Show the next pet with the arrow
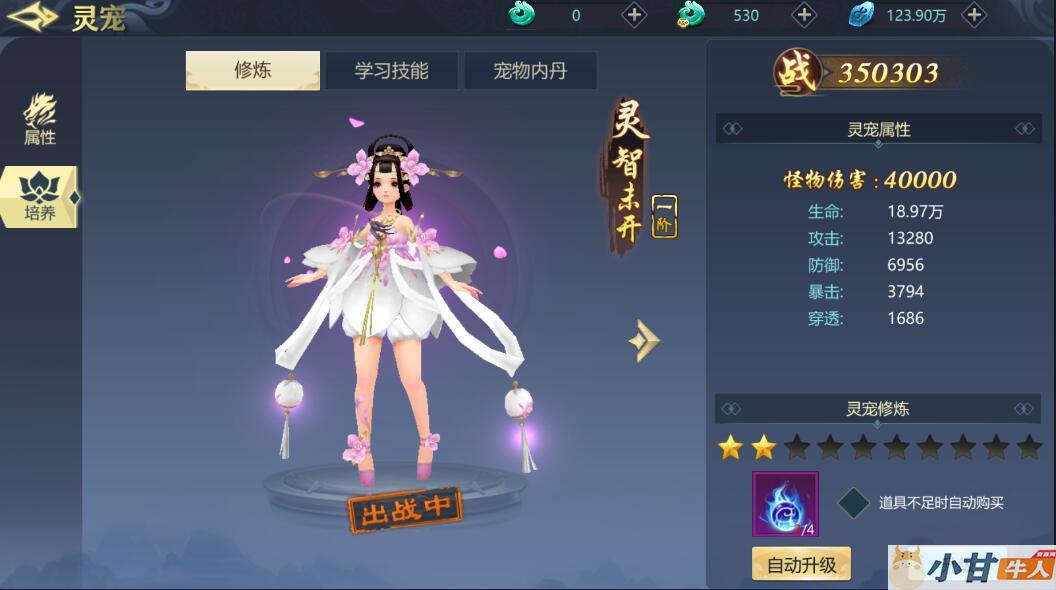1056x590 pixels. point(644,341)
